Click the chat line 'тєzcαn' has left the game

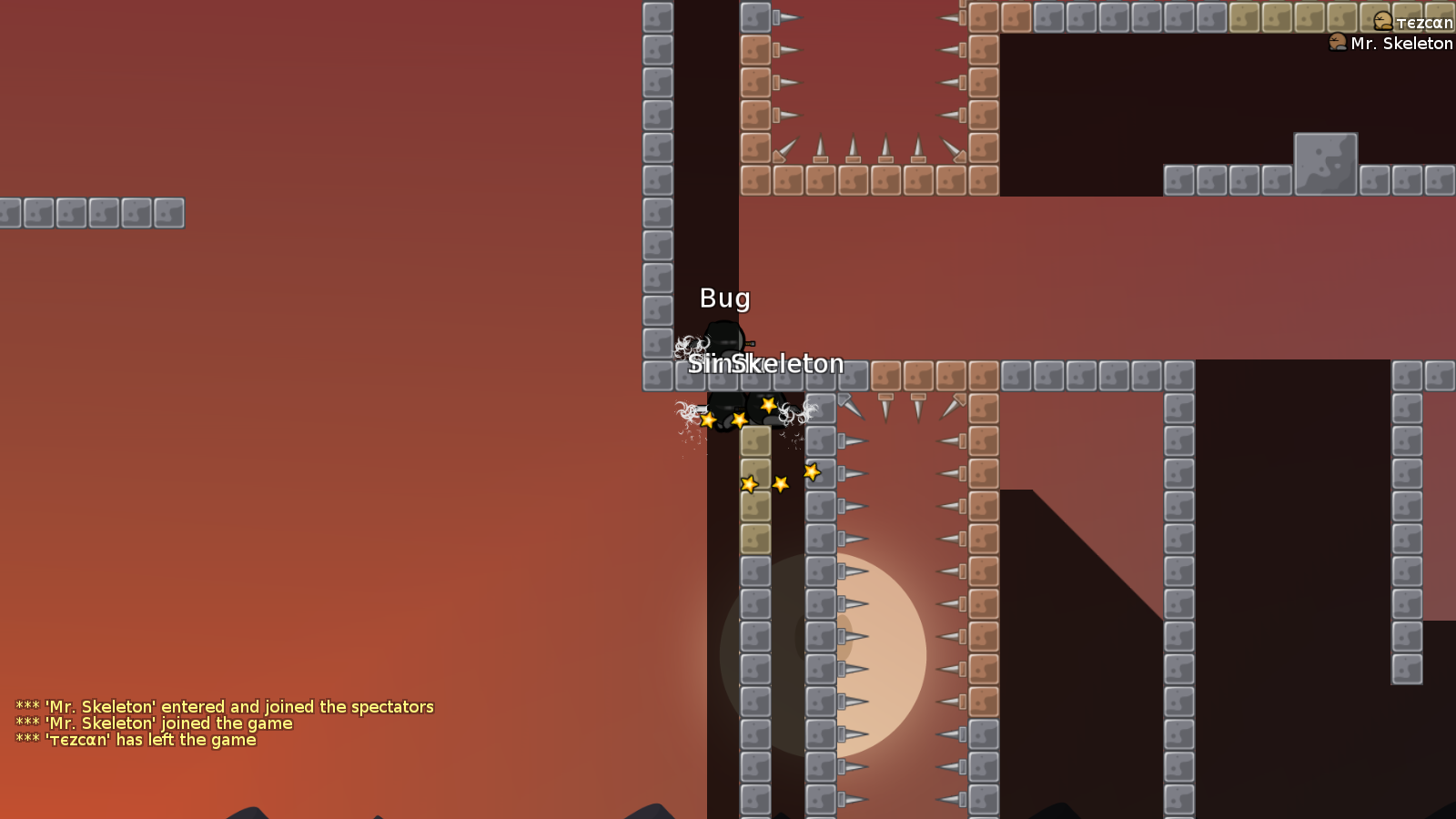(x=136, y=740)
